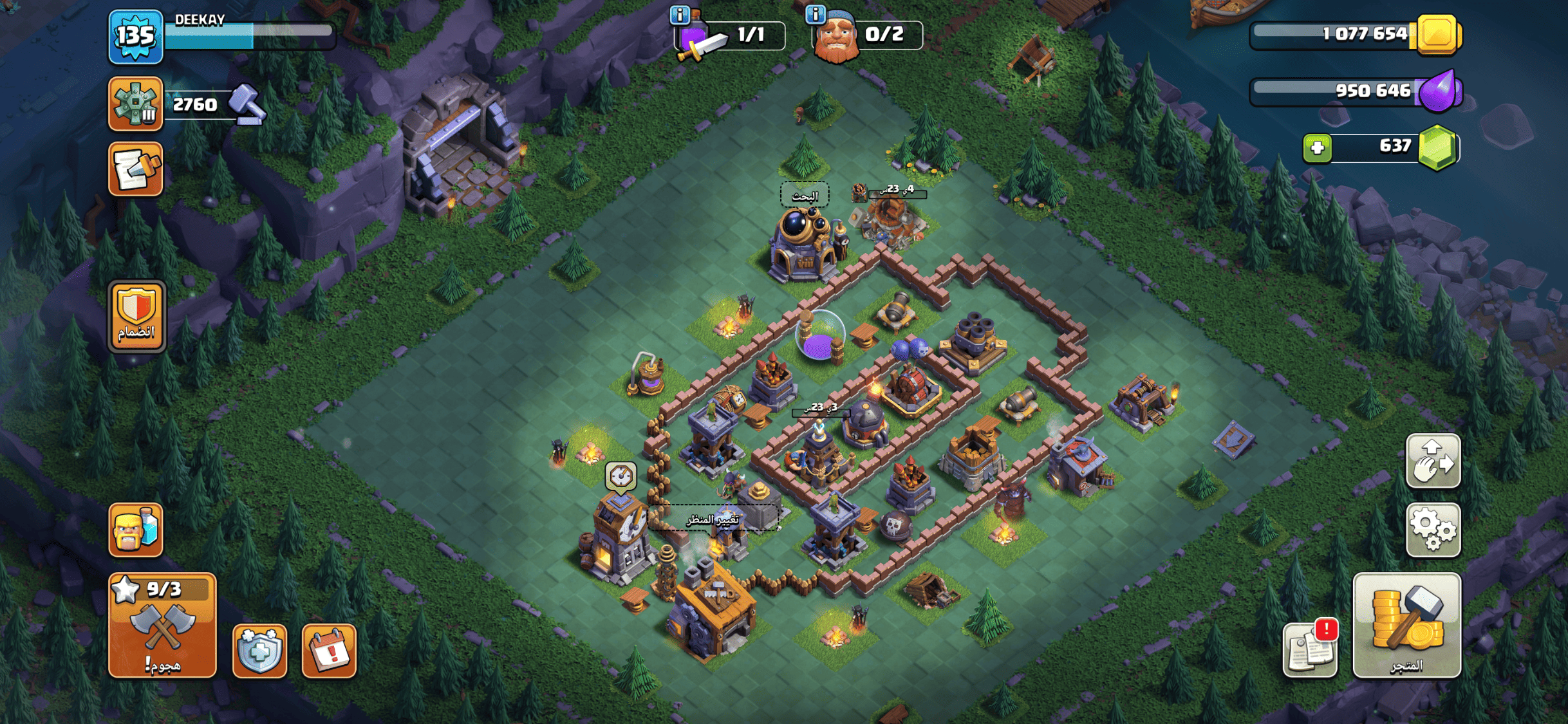Tap the change scenery label bubble

click(713, 519)
